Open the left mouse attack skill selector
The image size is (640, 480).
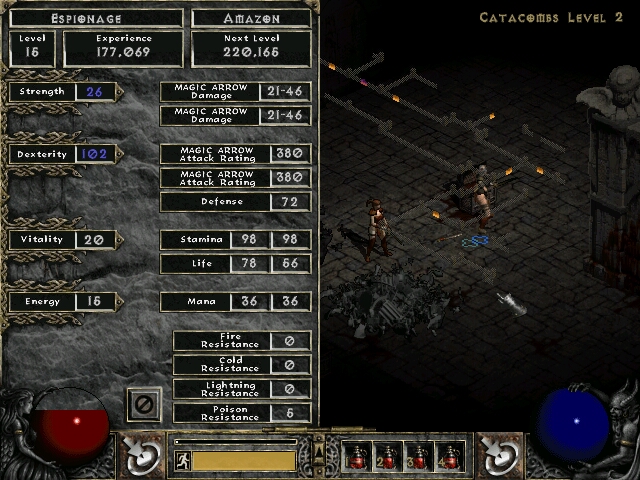click(x=142, y=455)
